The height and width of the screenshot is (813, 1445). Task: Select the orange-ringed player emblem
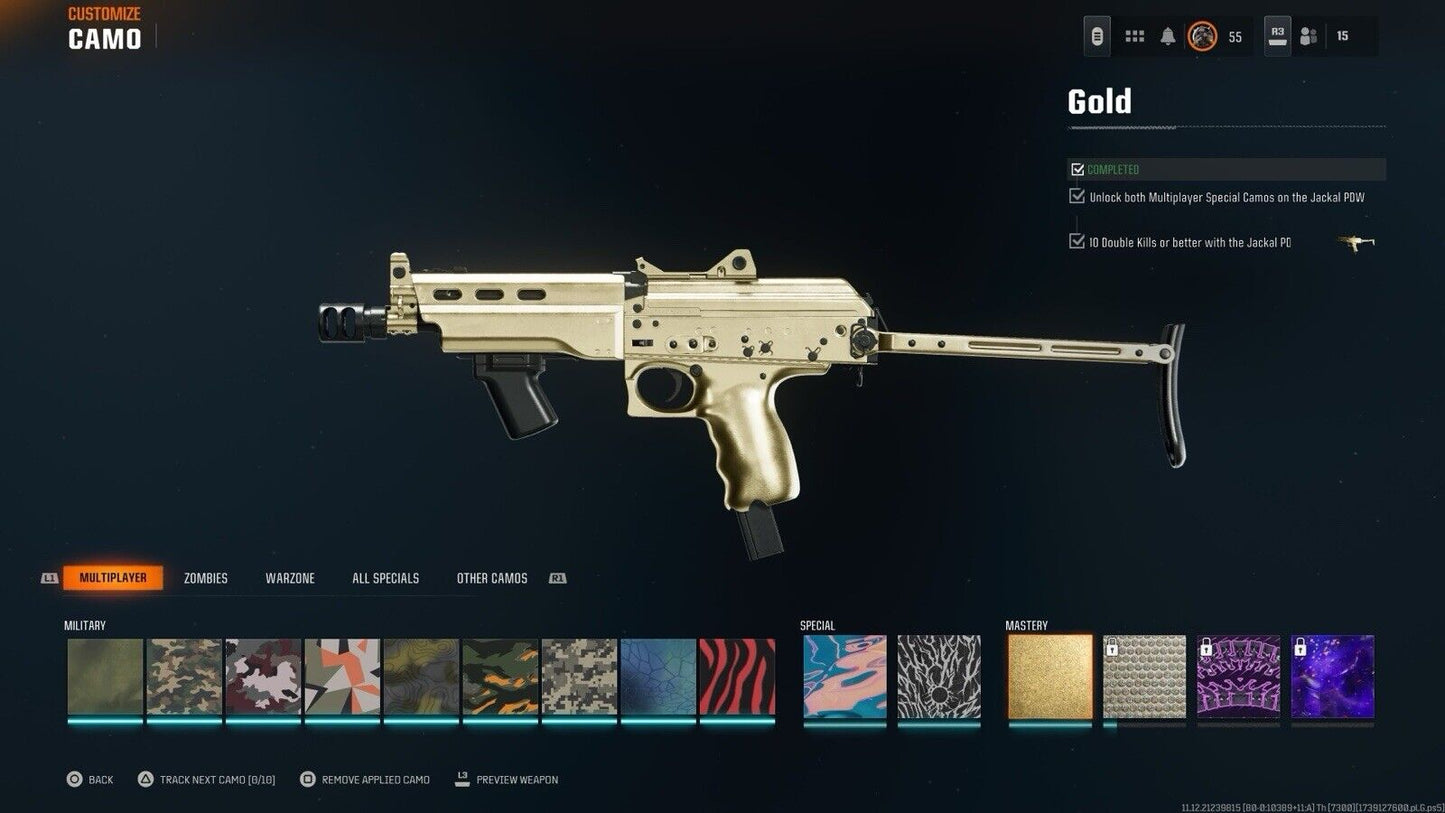[1202, 35]
